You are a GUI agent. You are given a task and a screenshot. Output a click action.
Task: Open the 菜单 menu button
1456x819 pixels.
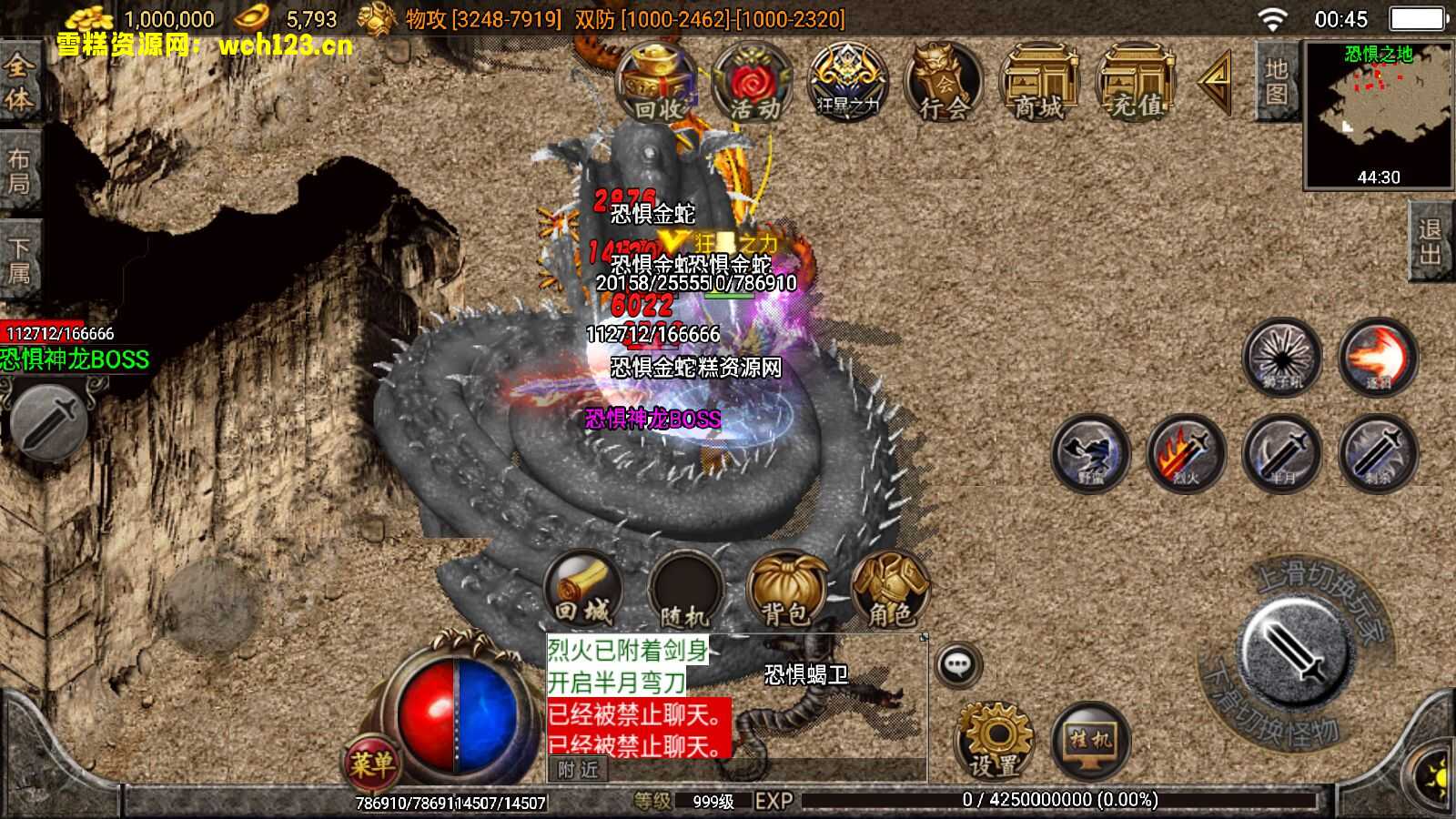pyautogui.click(x=371, y=763)
